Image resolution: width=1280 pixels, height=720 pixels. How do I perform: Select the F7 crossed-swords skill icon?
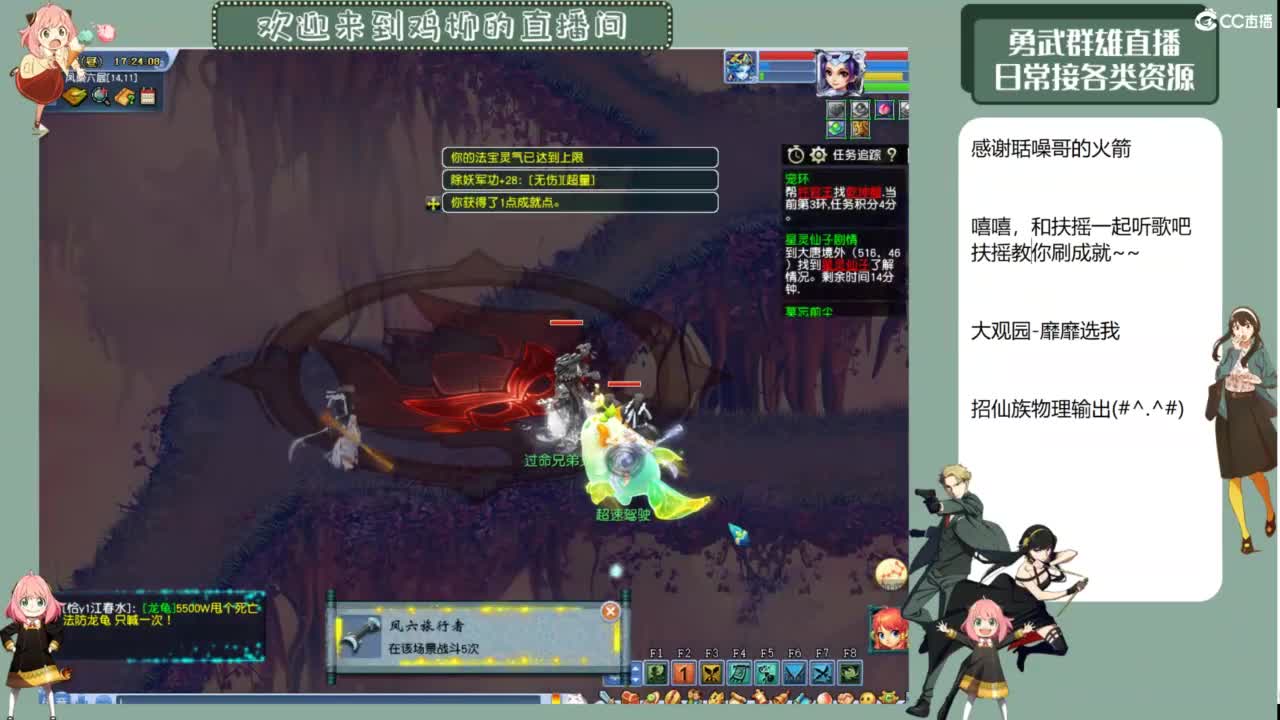(824, 672)
